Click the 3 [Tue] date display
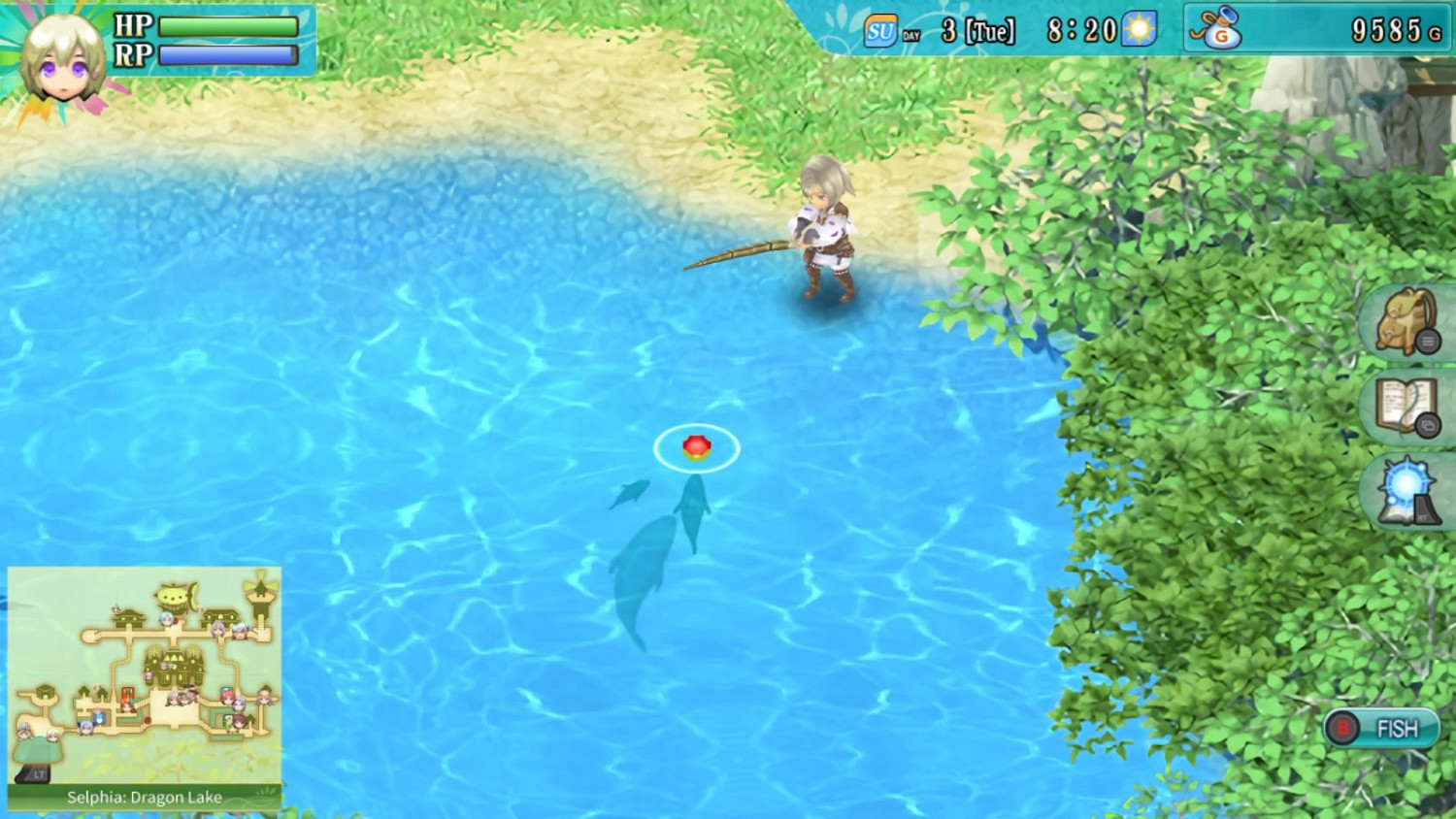Image resolution: width=1456 pixels, height=819 pixels. point(976,30)
